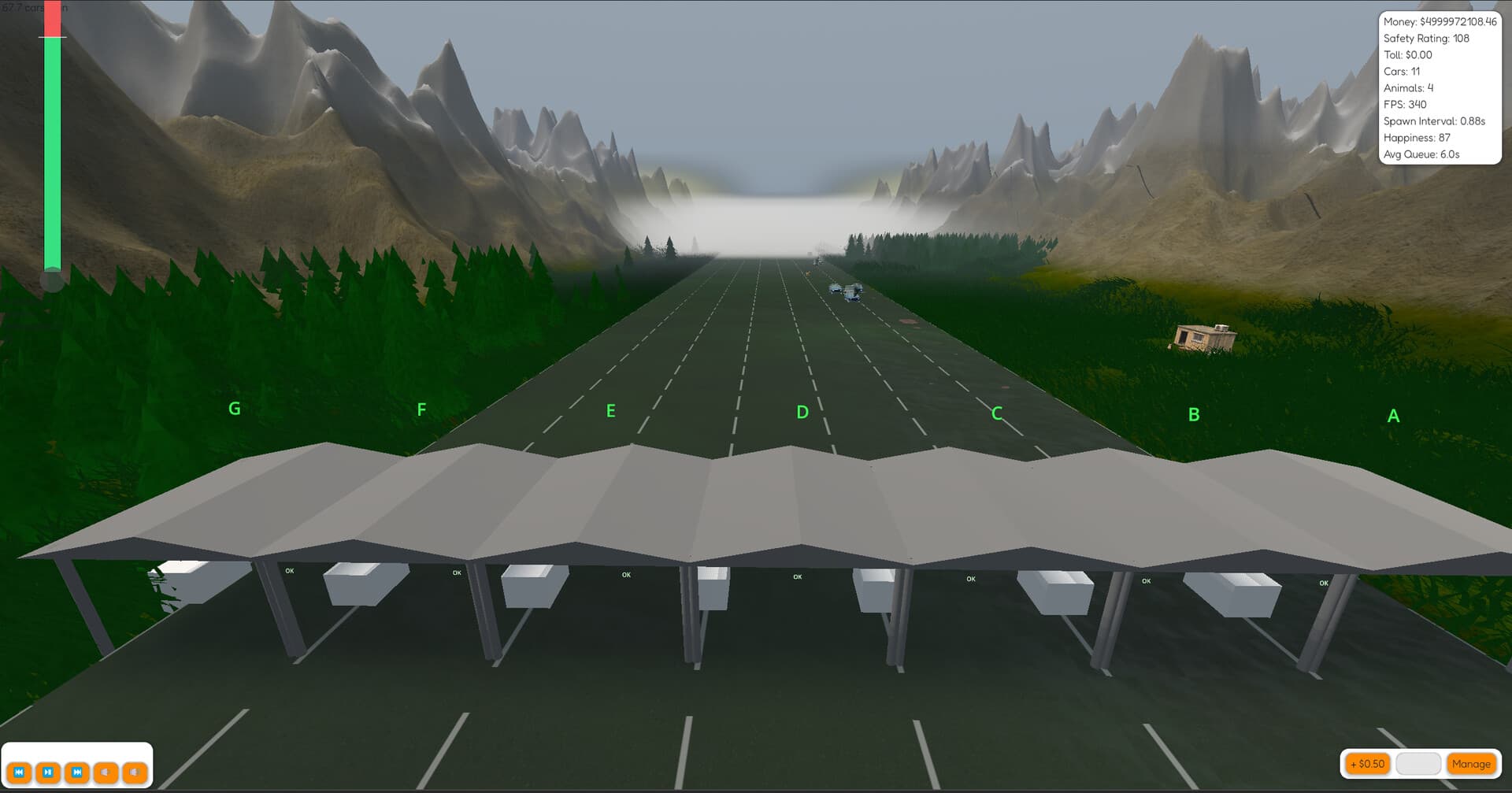Open the Manage panel
This screenshot has height=793, width=1512.
1472,764
